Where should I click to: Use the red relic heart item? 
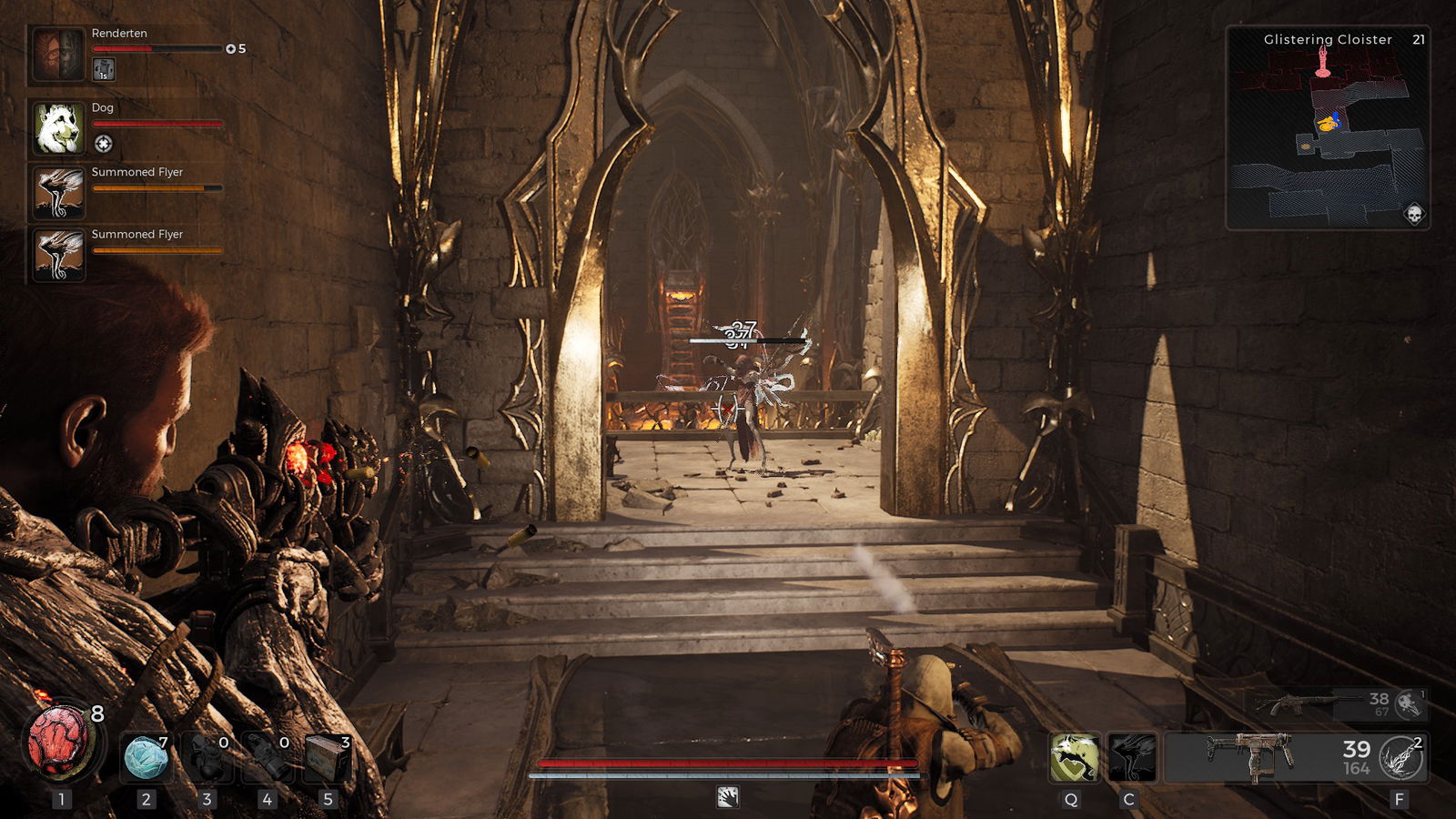click(x=62, y=743)
